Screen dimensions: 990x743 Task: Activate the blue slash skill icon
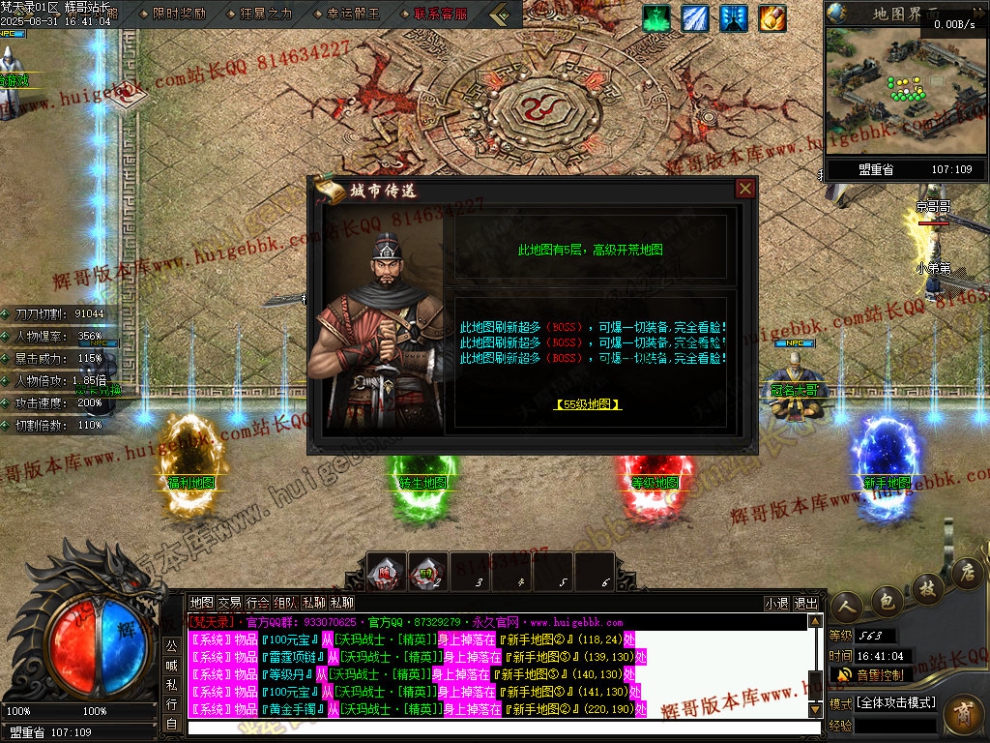click(695, 18)
